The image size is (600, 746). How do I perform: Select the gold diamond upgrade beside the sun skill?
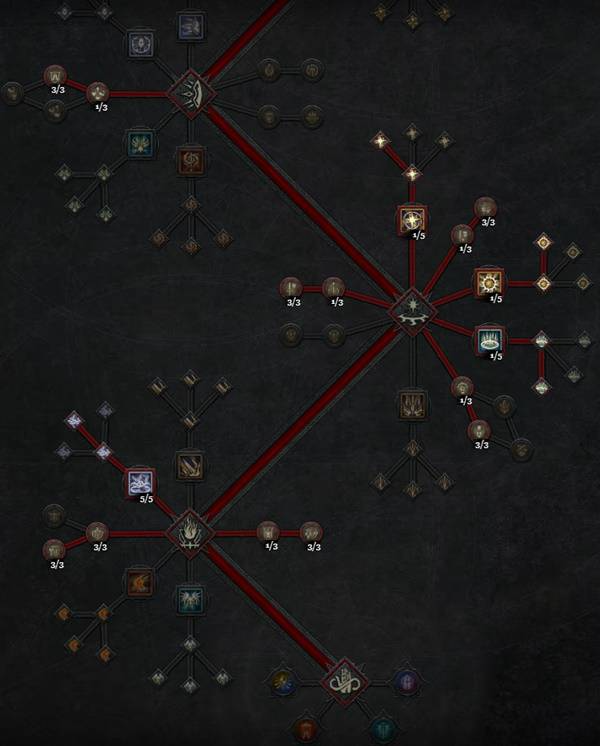(542, 283)
